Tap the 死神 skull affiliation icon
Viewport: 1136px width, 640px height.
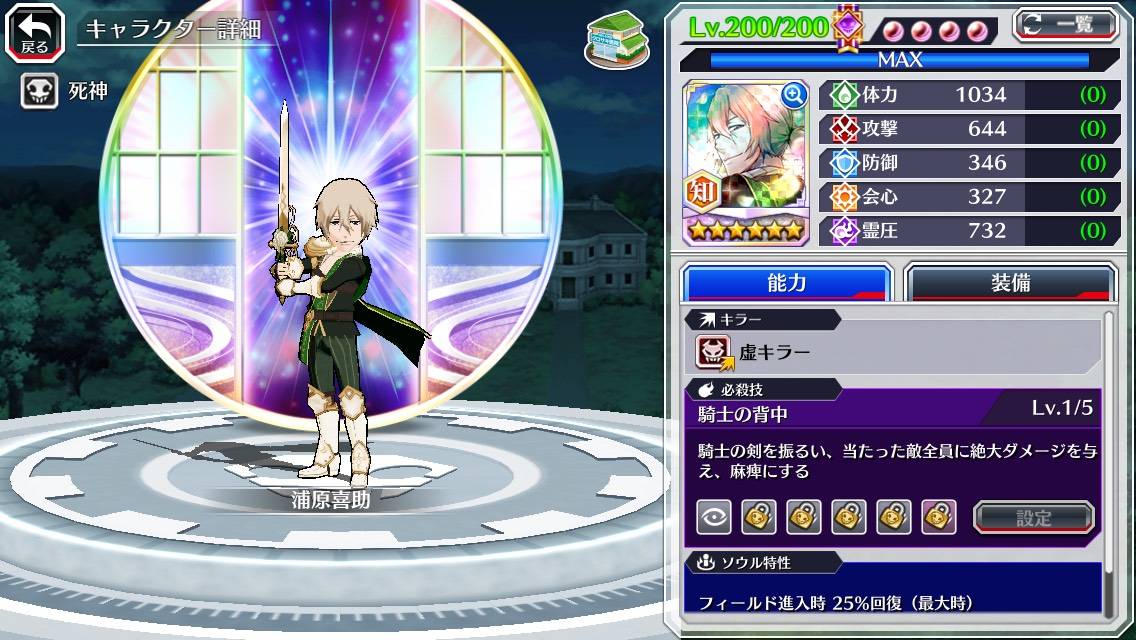(x=38, y=91)
